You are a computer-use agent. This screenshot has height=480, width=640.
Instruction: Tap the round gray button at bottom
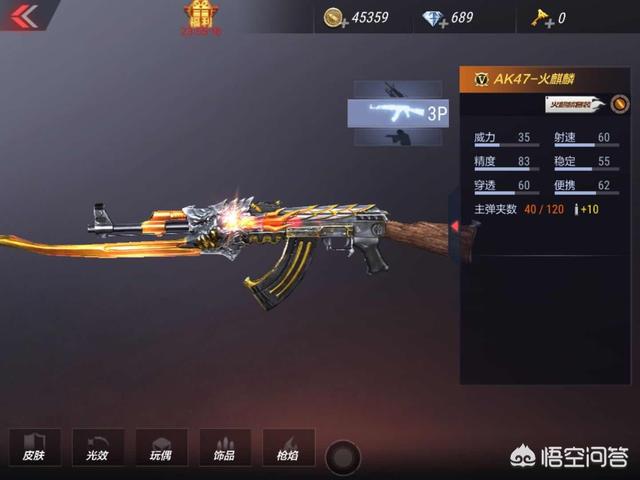(343, 458)
